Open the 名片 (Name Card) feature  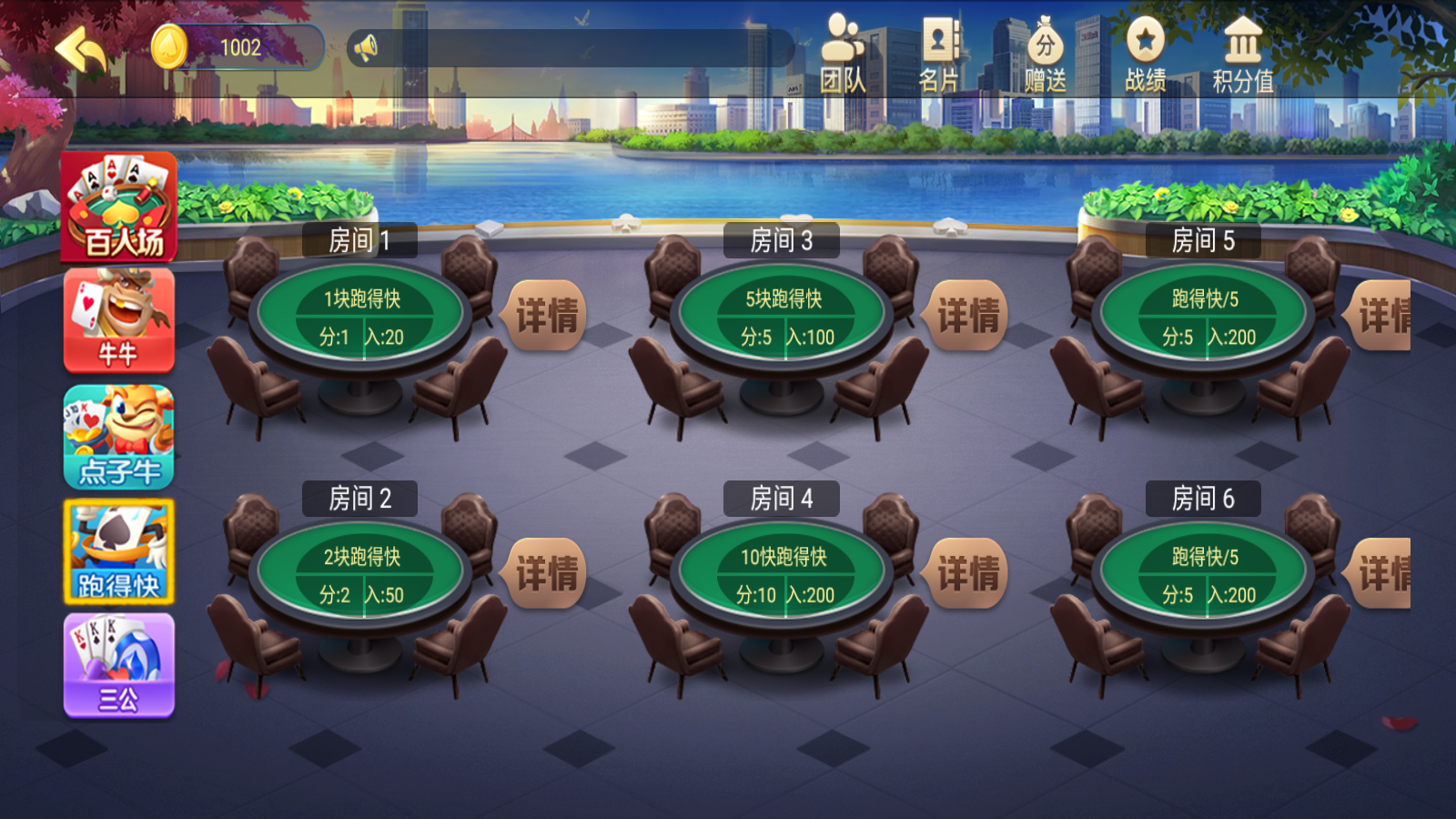point(939,50)
